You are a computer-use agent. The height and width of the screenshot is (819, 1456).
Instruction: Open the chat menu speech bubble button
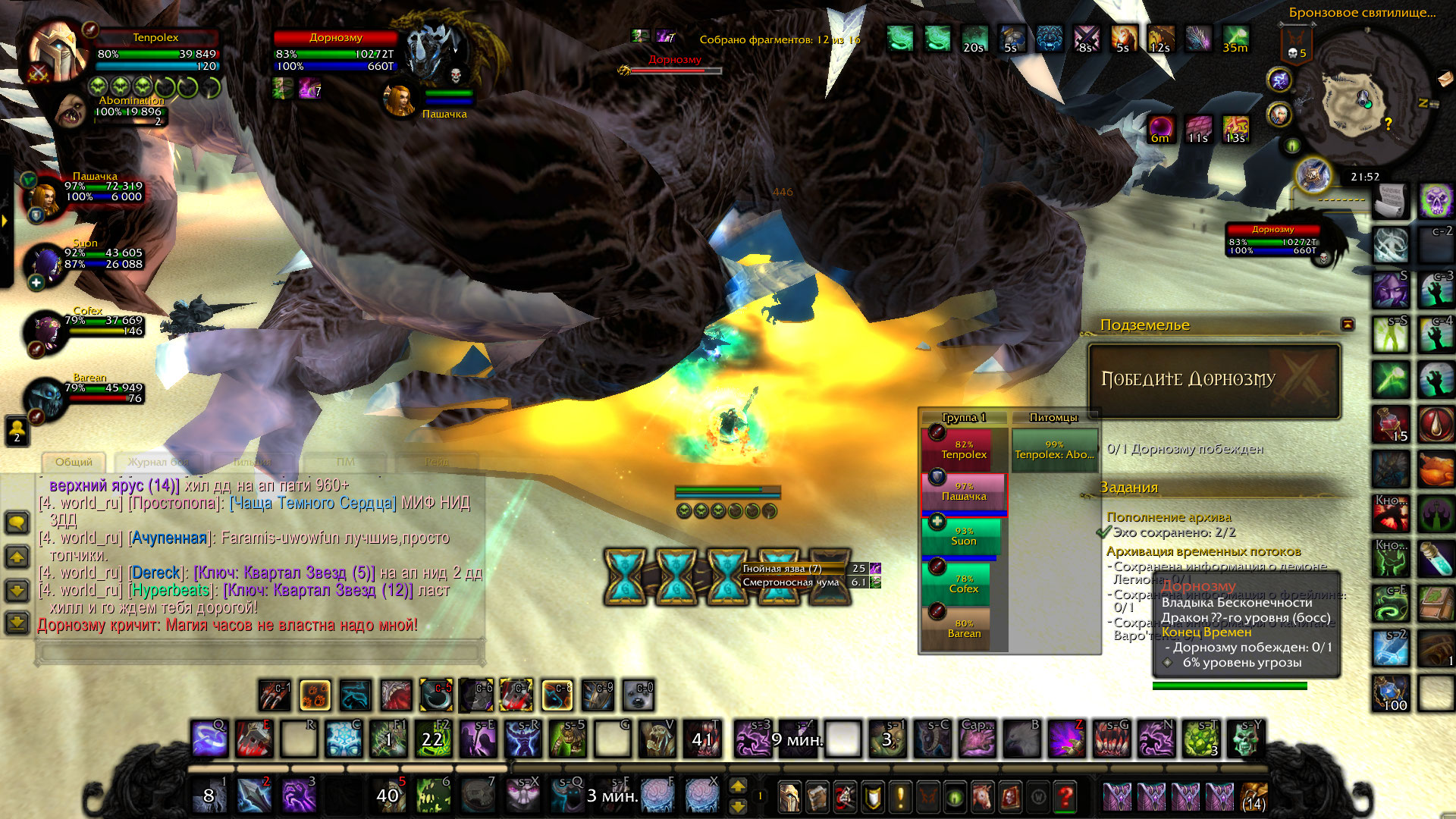pyautogui.click(x=17, y=522)
